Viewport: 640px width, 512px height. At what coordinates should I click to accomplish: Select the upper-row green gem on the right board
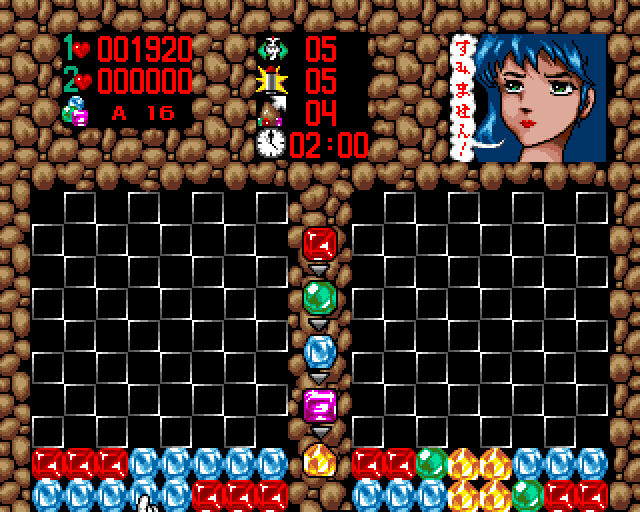(430, 462)
